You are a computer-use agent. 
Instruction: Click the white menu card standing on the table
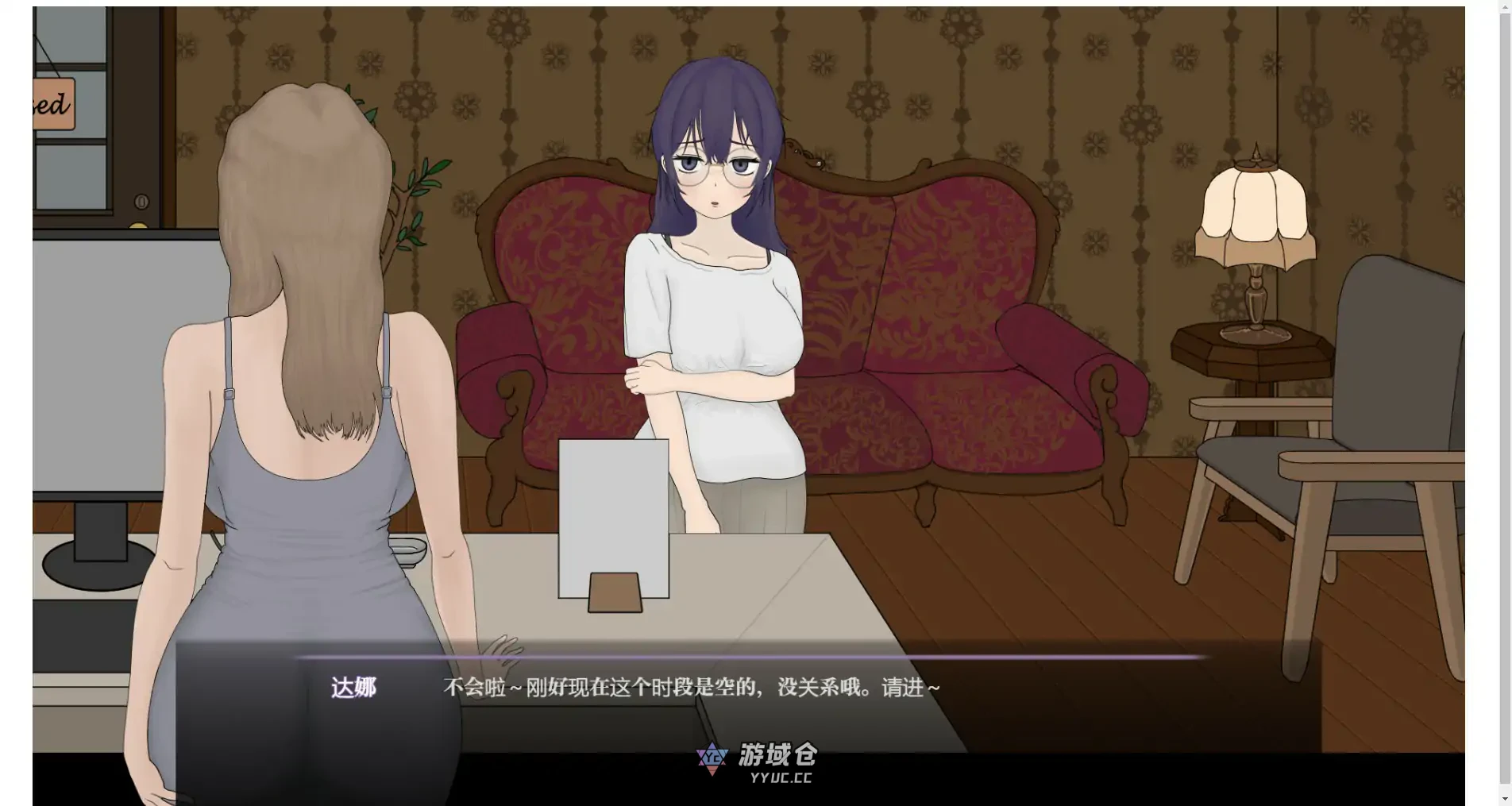pos(613,516)
